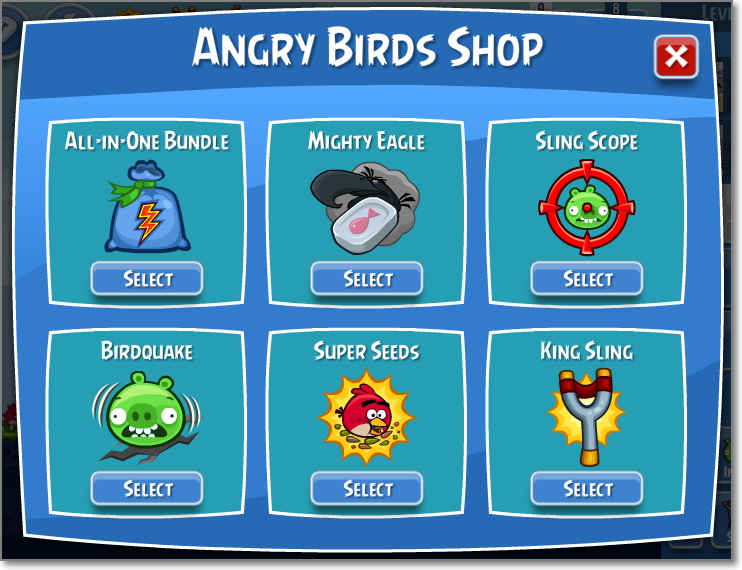Click the Sling Scope crosshair pig icon

[586, 209]
